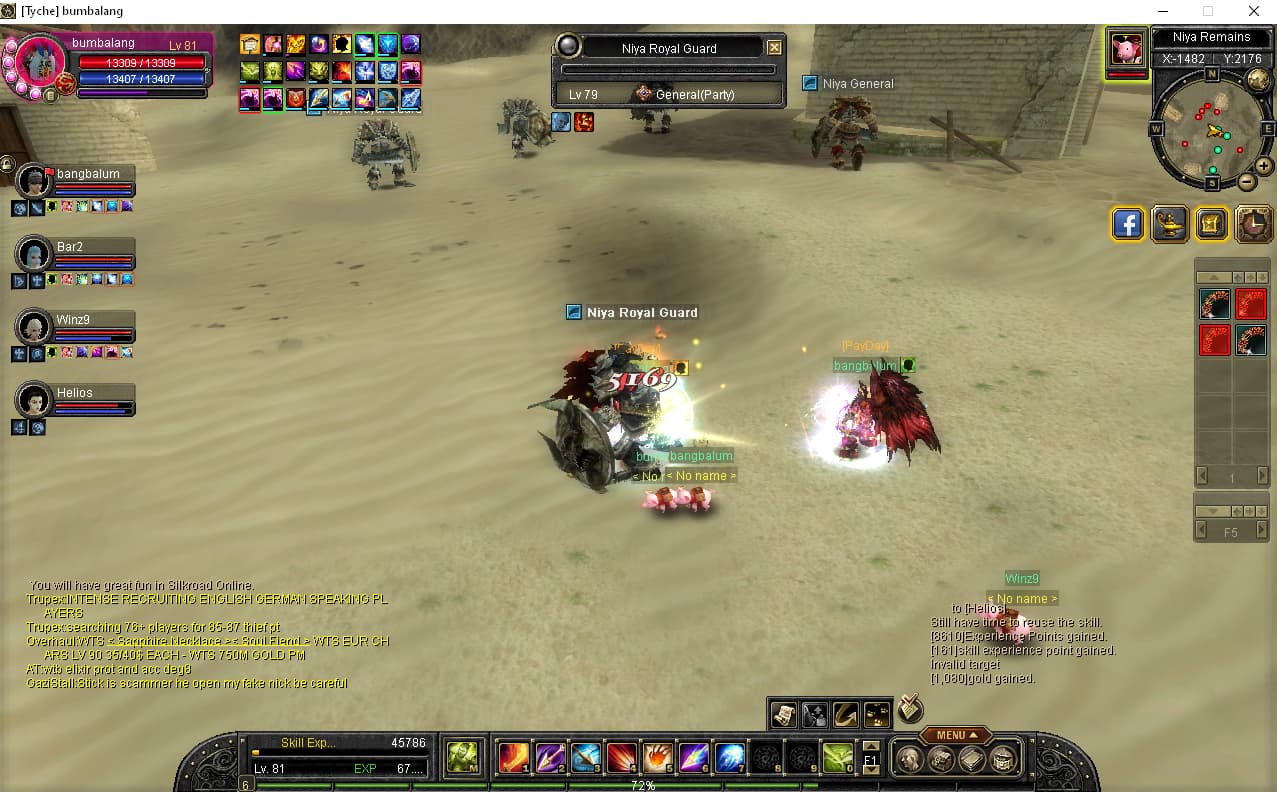This screenshot has width=1277, height=792.
Task: Close the Niya Royal Guard target window
Action: tap(774, 47)
